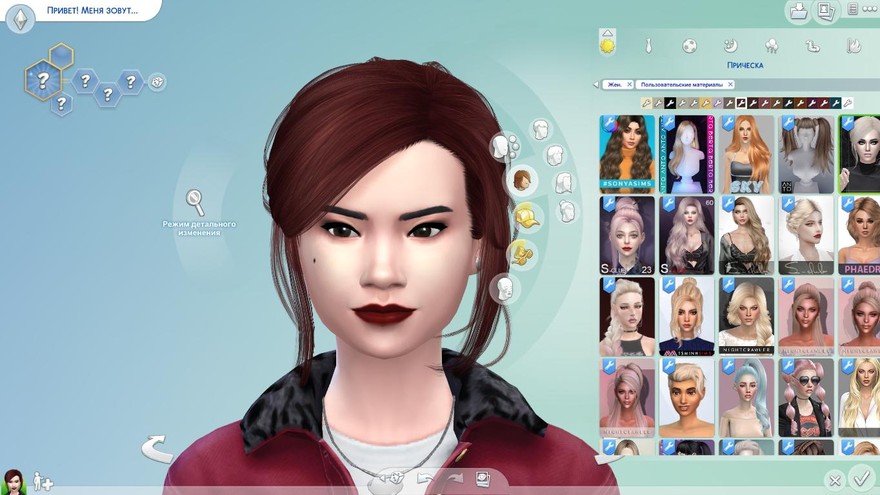
Task: Open the save to library folder button
Action: (798, 12)
